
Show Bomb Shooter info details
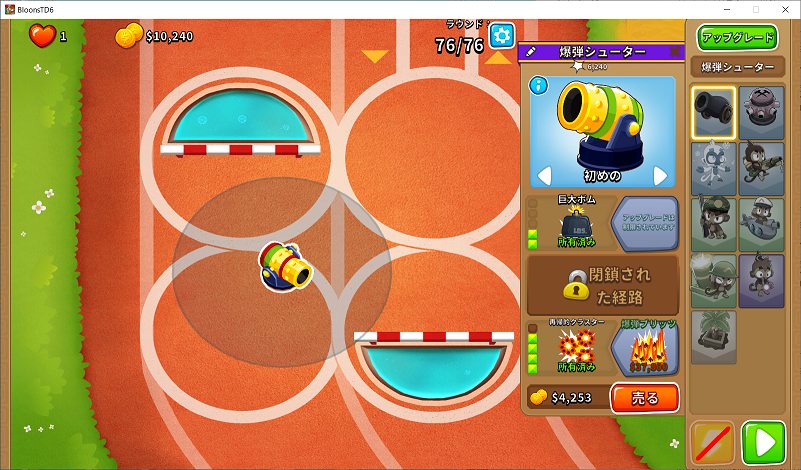click(539, 85)
